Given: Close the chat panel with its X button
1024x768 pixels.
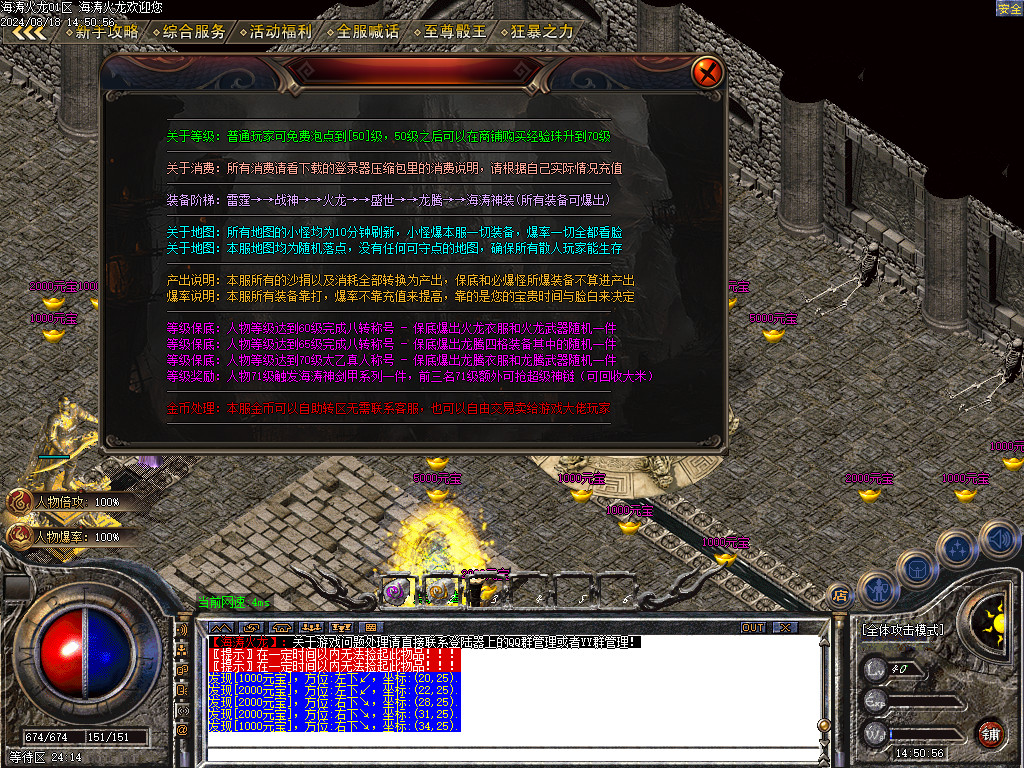Looking at the screenshot, I should click(786, 627).
